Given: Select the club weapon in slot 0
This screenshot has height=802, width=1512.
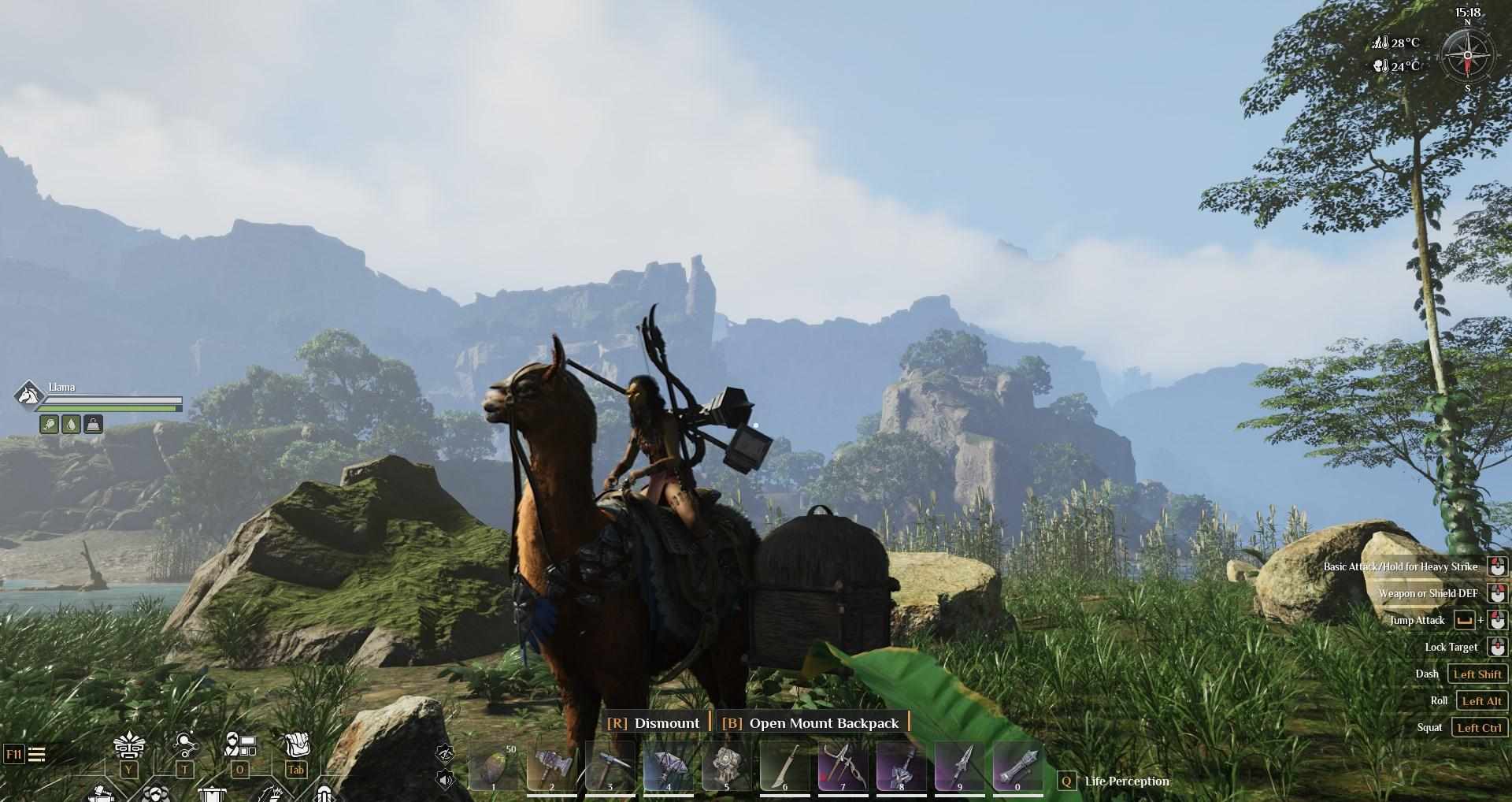Looking at the screenshot, I should pyautogui.click(x=1017, y=767).
